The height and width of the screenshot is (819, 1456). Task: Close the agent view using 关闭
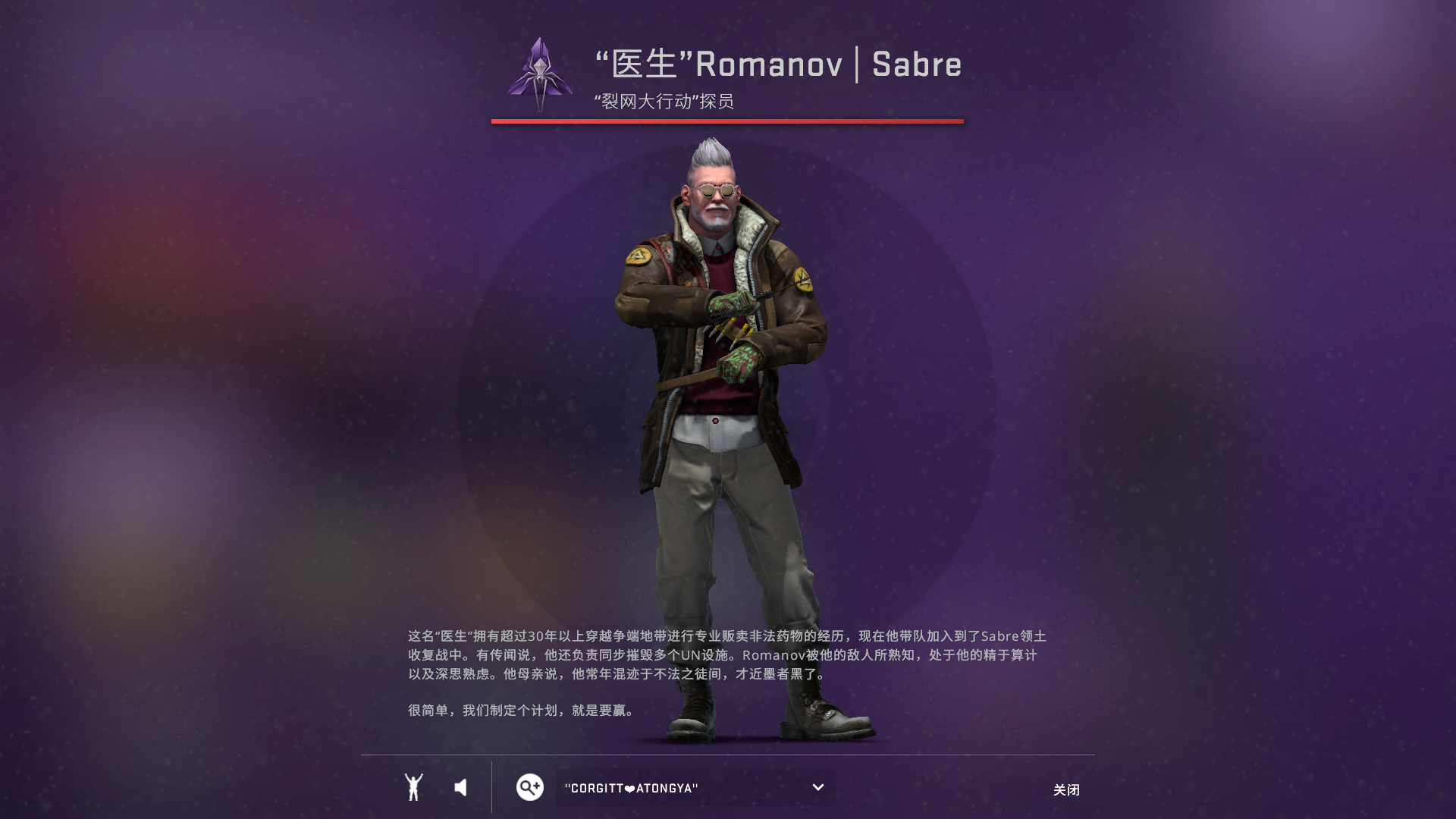coord(1067,789)
